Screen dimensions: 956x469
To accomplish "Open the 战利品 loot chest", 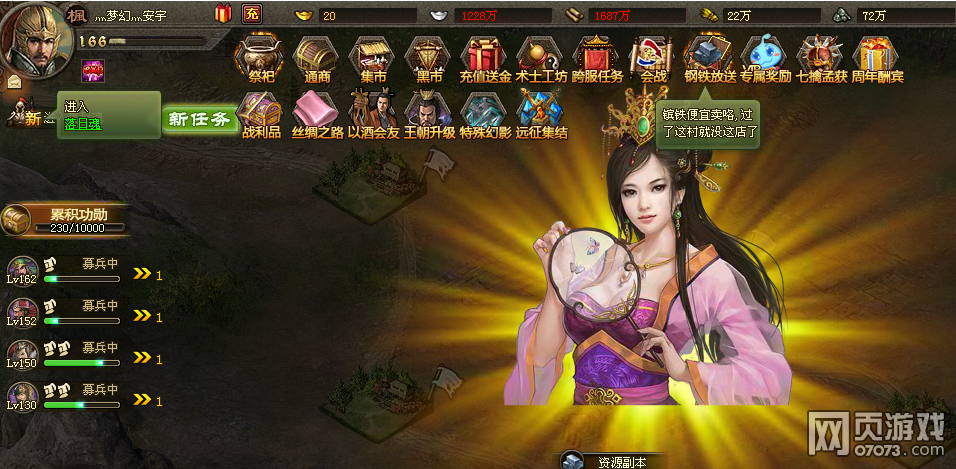I will pos(259,112).
